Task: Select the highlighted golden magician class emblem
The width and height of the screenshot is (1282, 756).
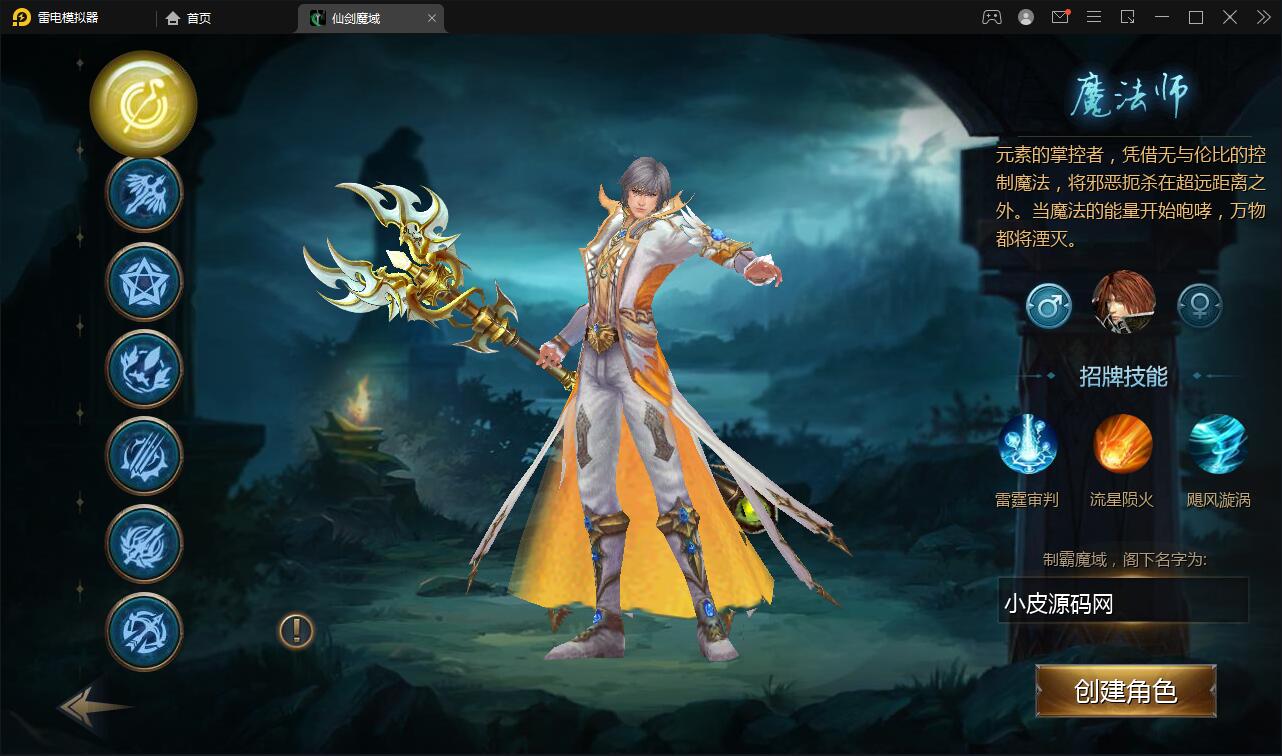Action: click(x=143, y=105)
